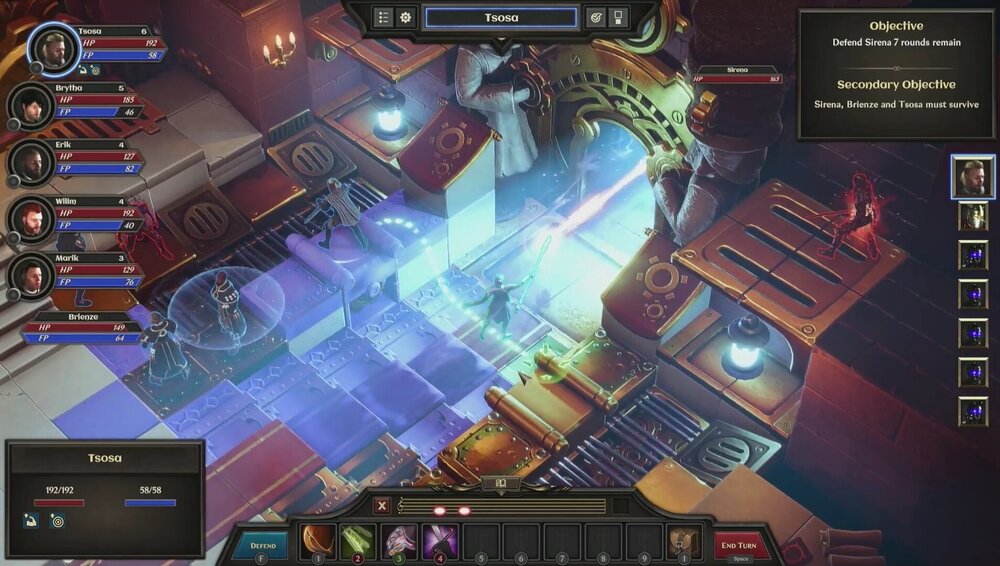Select Erik's party portrait
The image size is (1000, 566).
[x=31, y=162]
